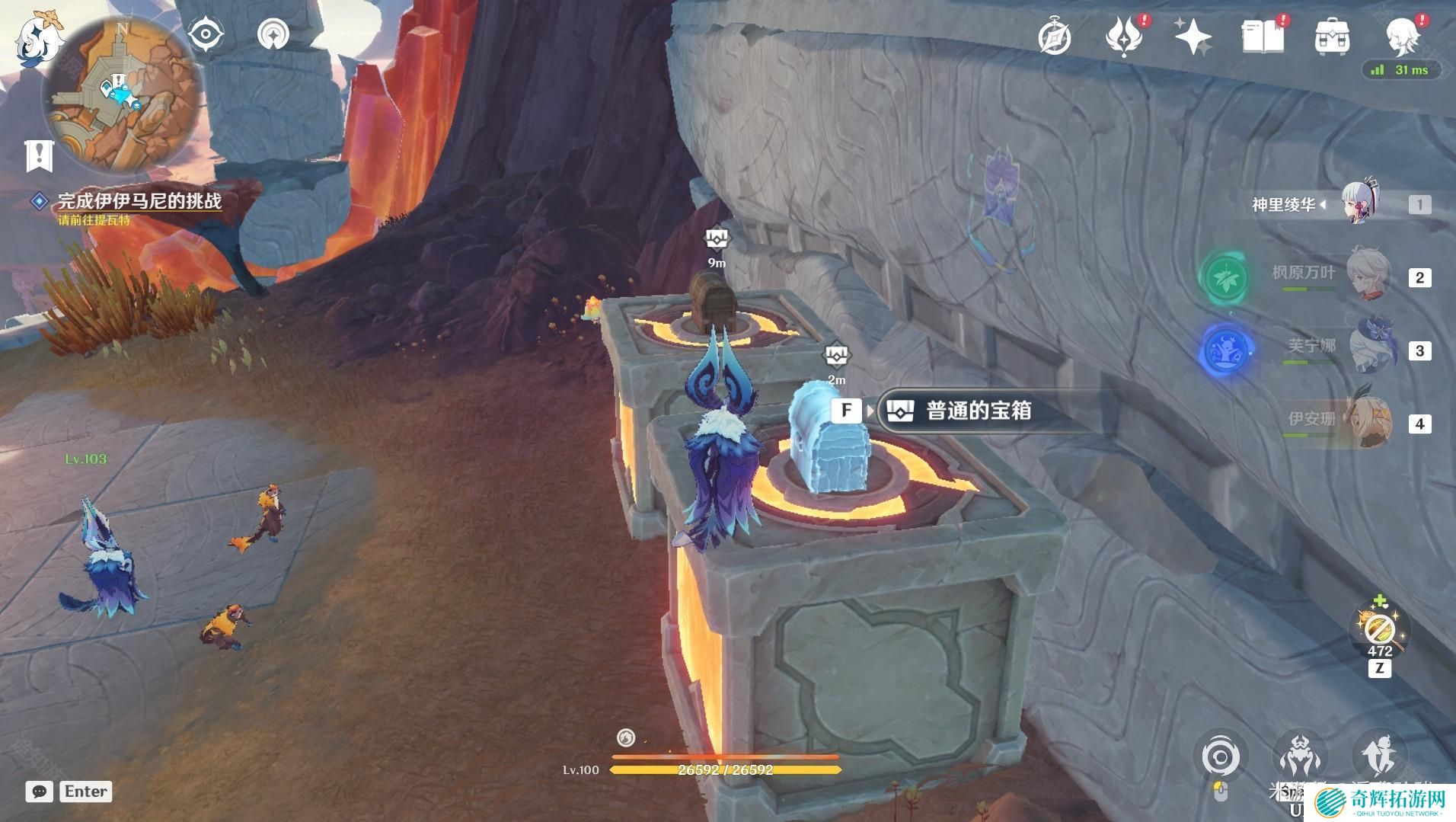Viewport: 1456px width, 822px height.
Task: Open the character portrait menu icon
Action: coord(1402,37)
